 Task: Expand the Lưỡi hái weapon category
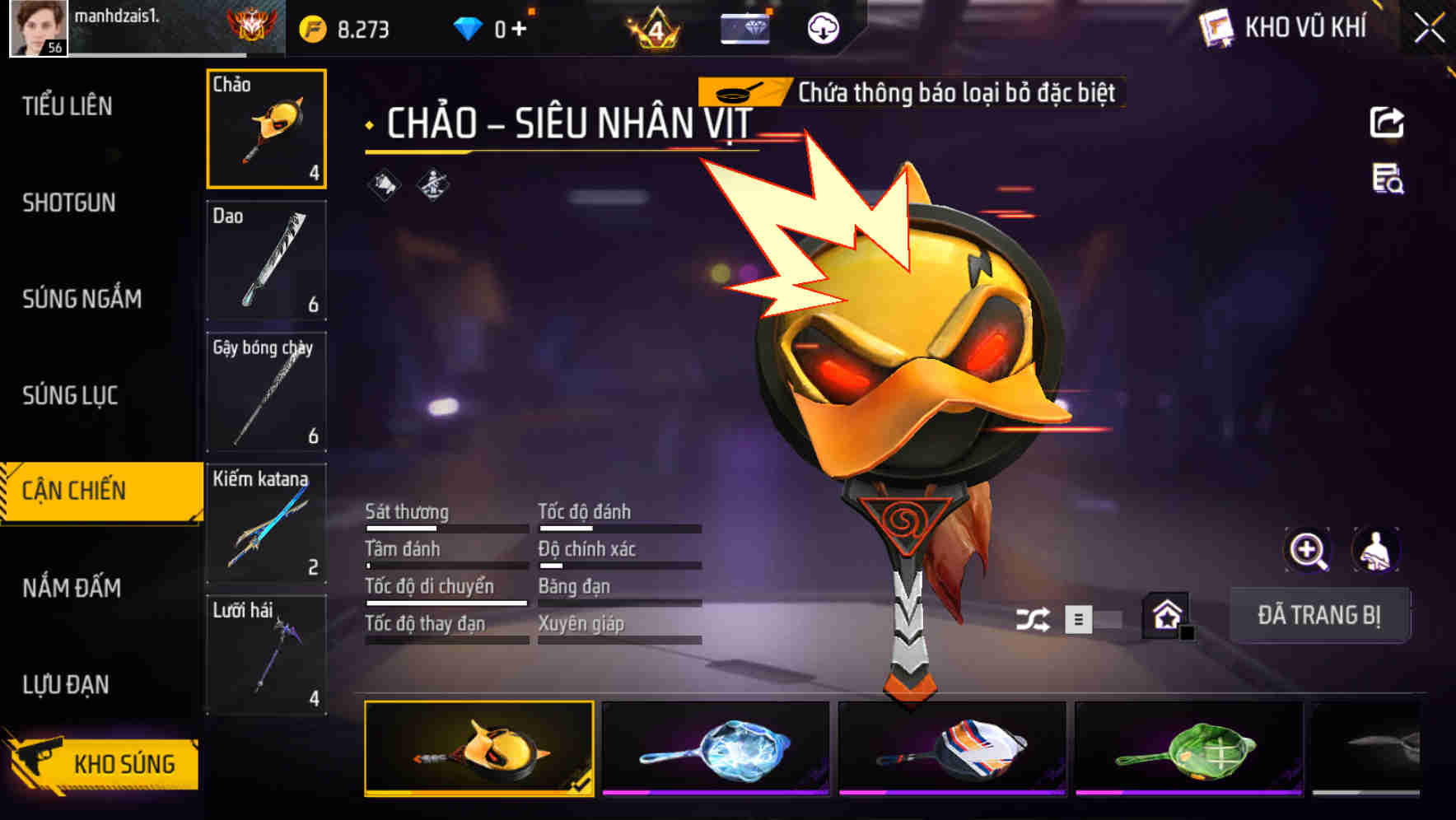(x=266, y=655)
